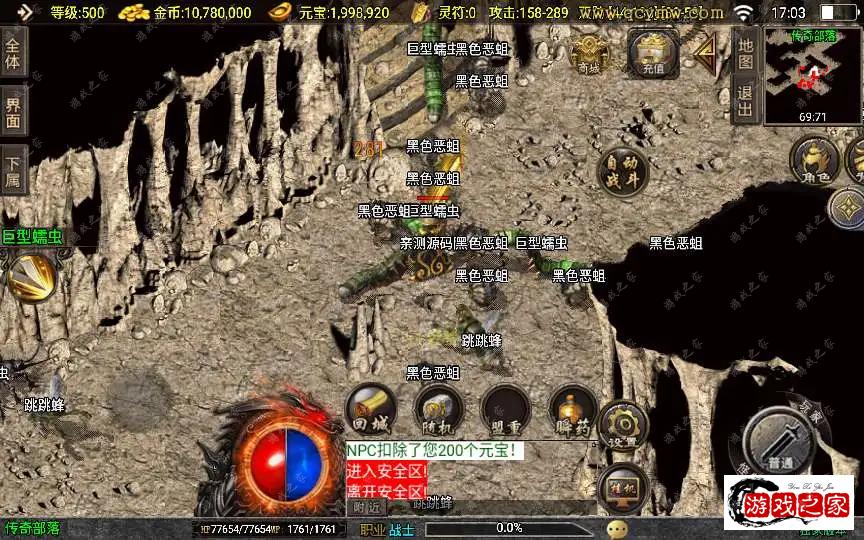
Task: Open the 商城 shop icon
Action: (590, 54)
